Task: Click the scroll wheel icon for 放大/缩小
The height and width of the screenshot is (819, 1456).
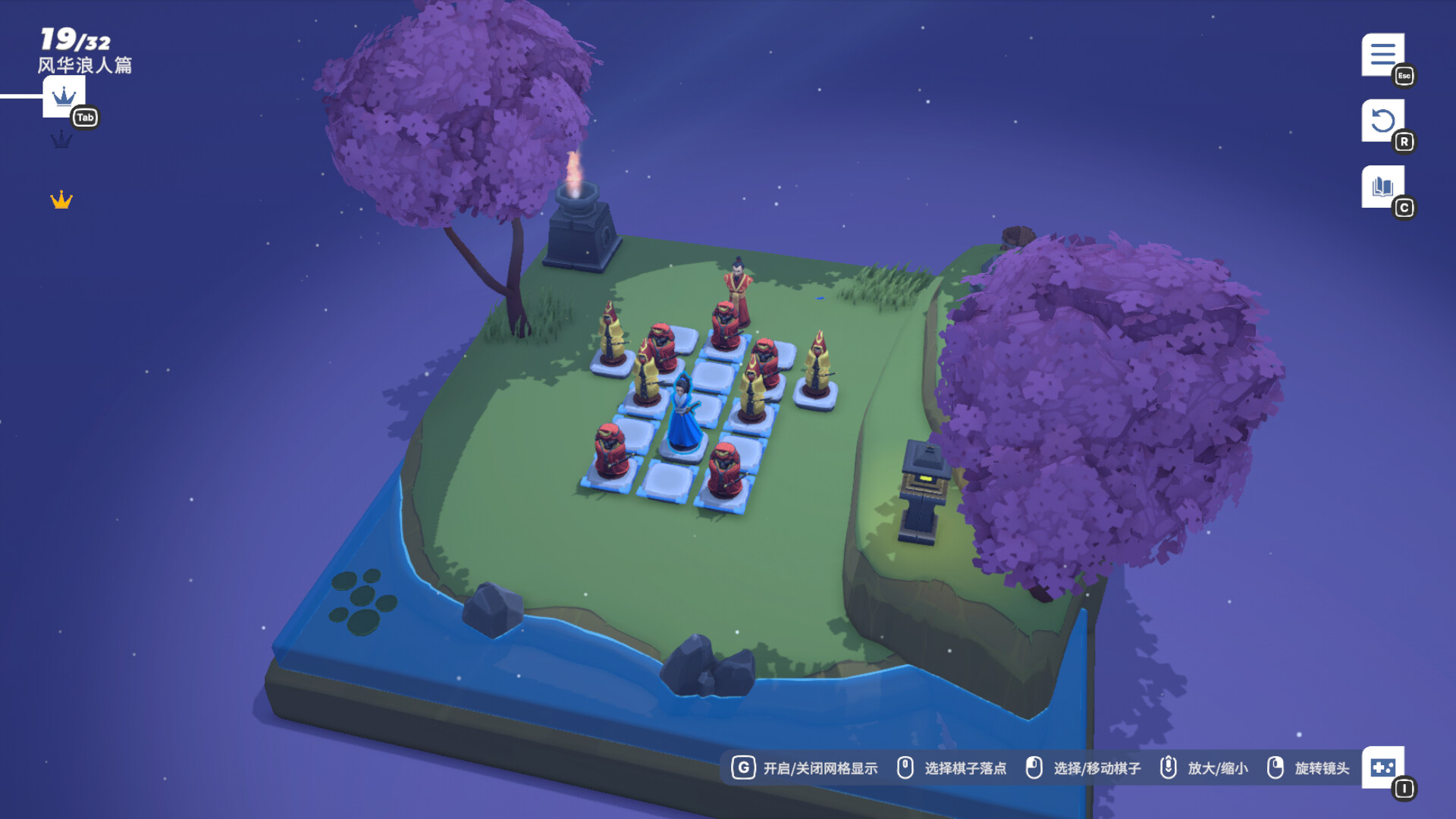Action: pos(1169,767)
